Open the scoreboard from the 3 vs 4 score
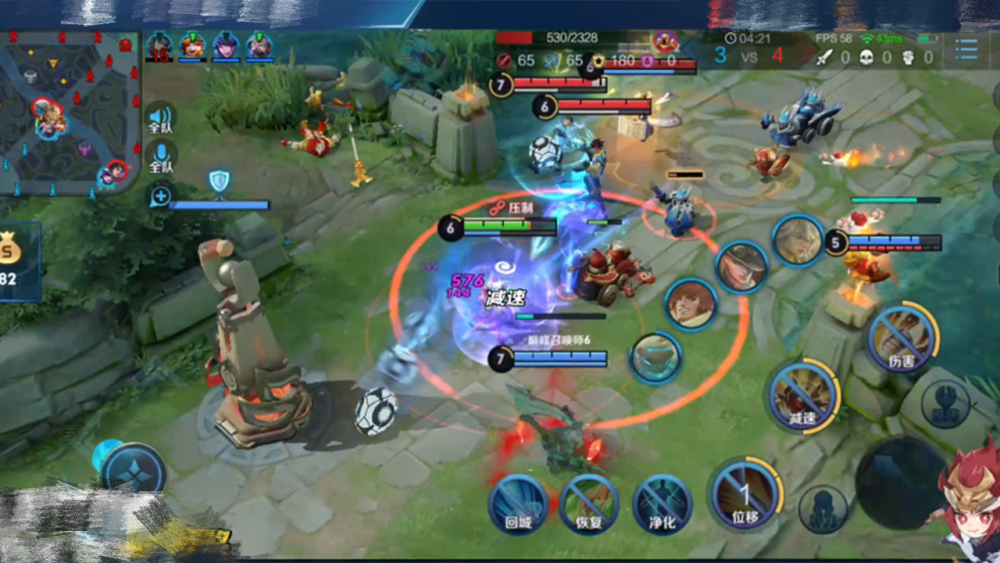The image size is (1000, 563). click(x=749, y=56)
